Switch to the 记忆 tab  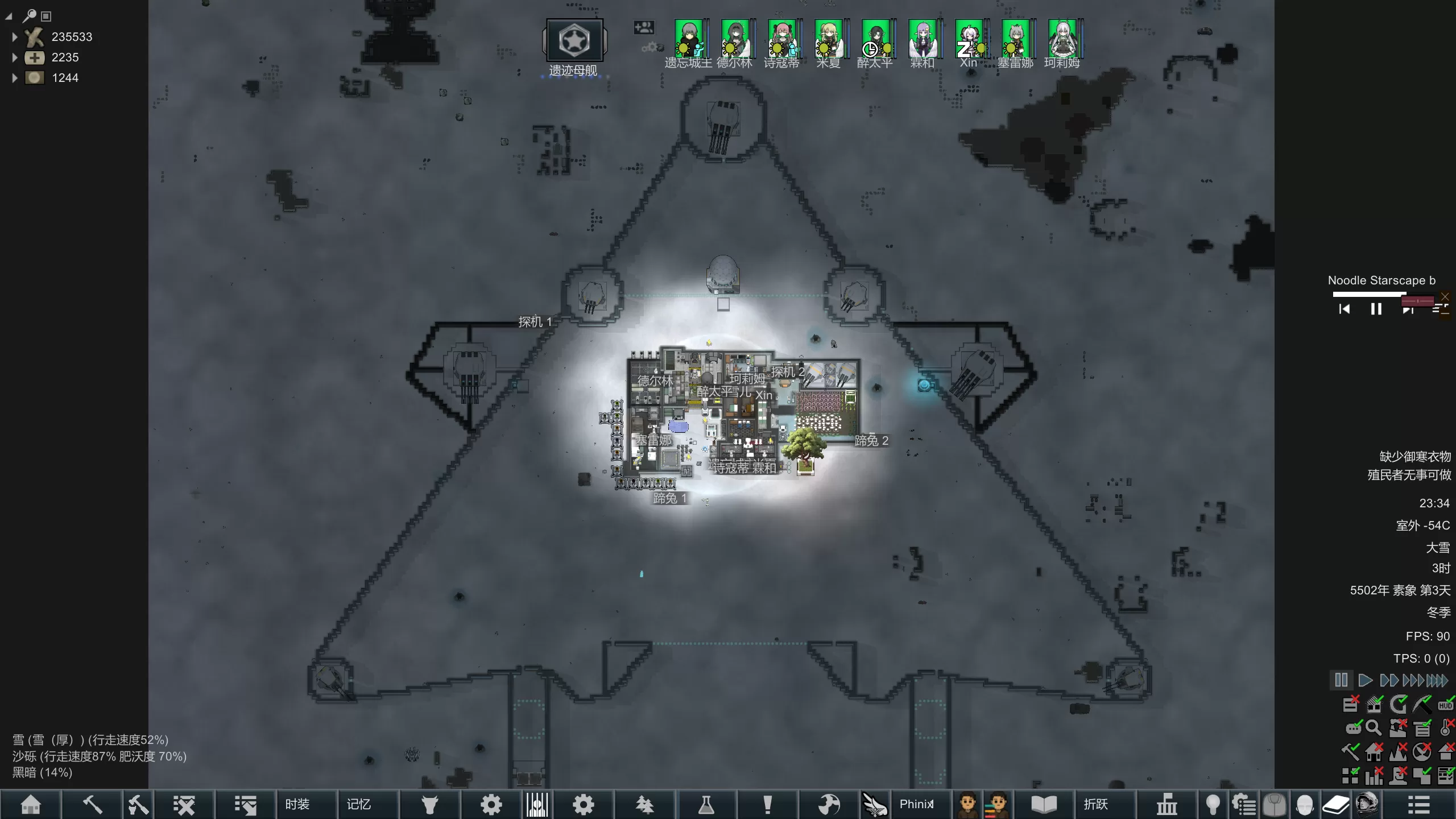pos(358,804)
